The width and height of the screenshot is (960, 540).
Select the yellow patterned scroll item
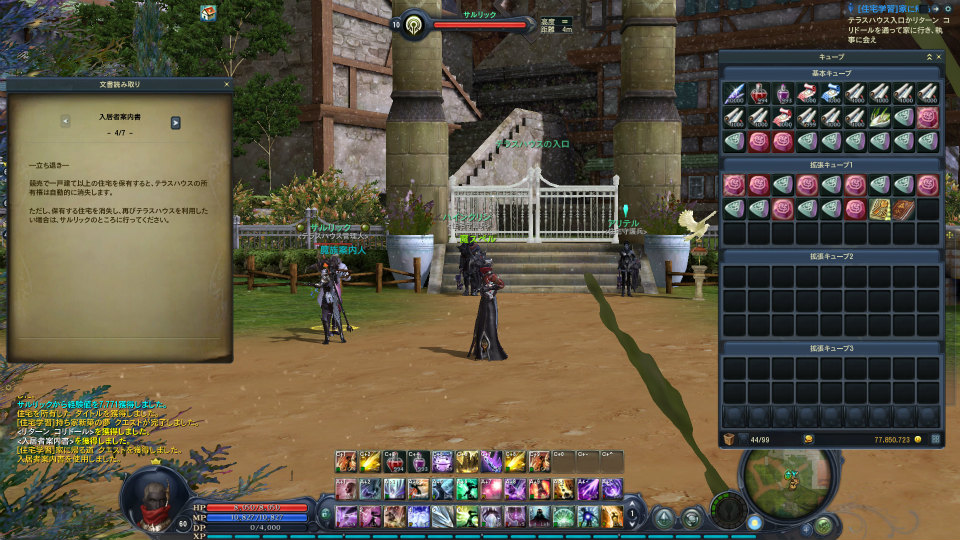click(x=880, y=209)
